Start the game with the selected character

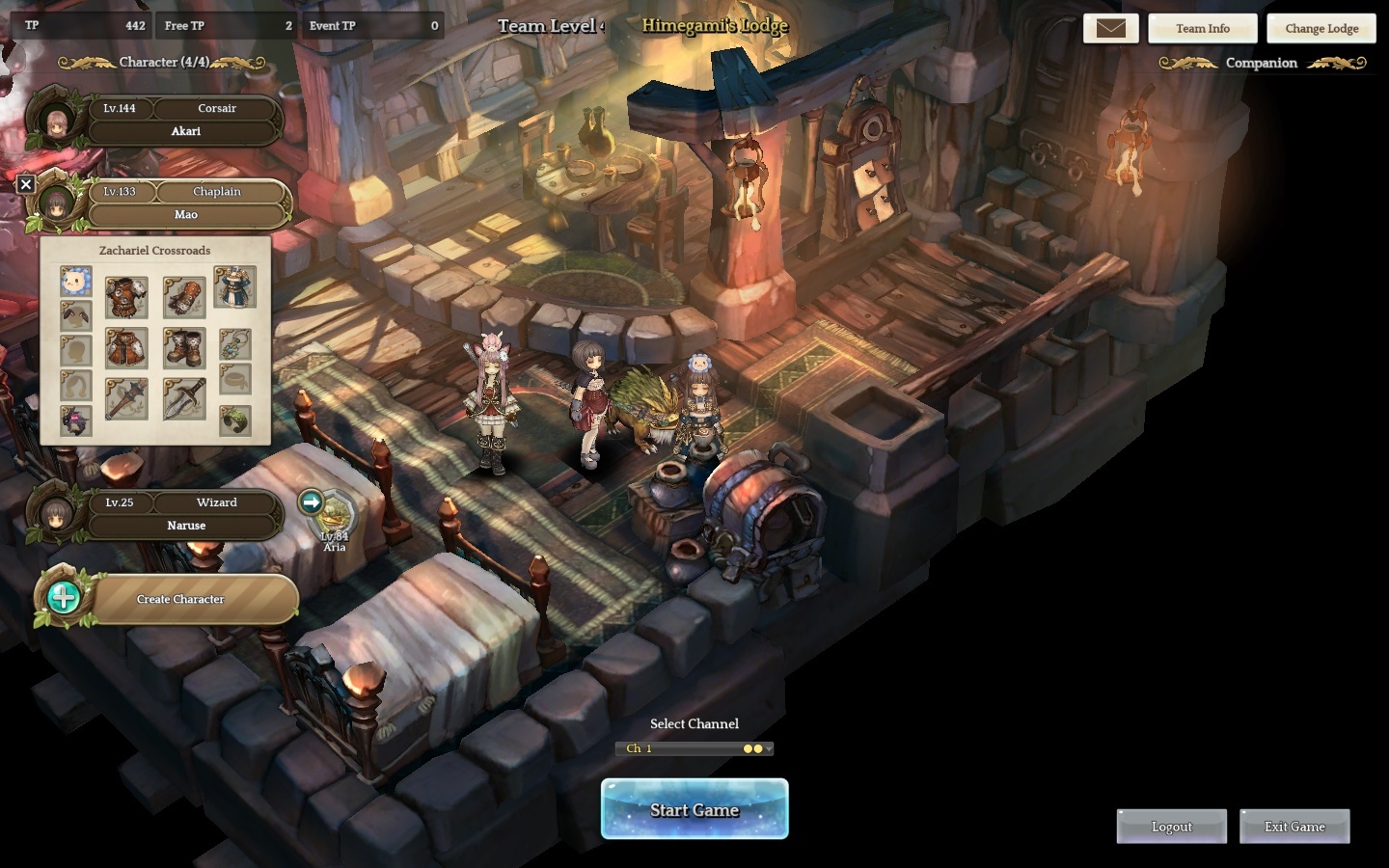click(694, 809)
